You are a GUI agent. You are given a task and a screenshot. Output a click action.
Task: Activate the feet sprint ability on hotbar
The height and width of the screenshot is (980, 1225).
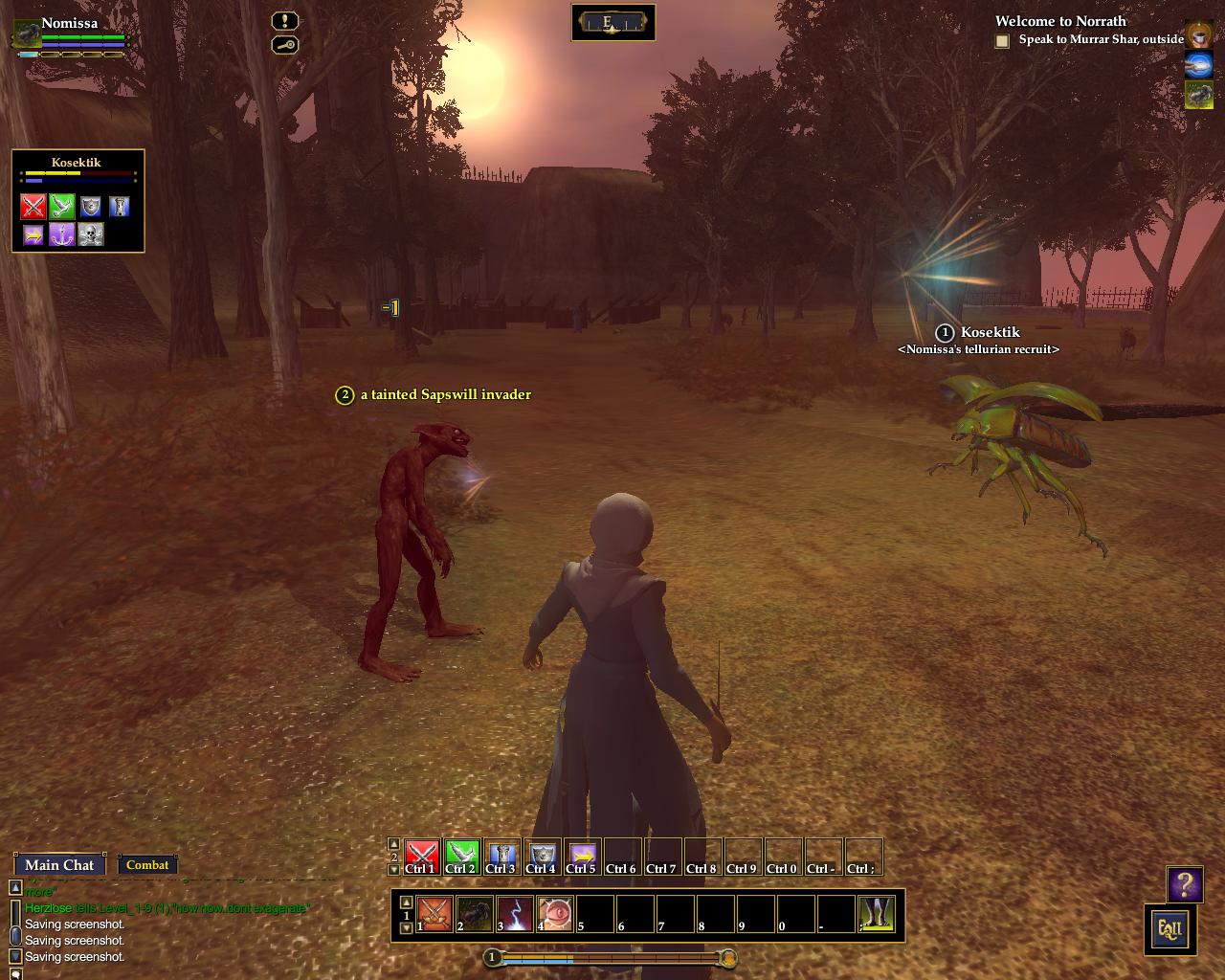tap(878, 914)
